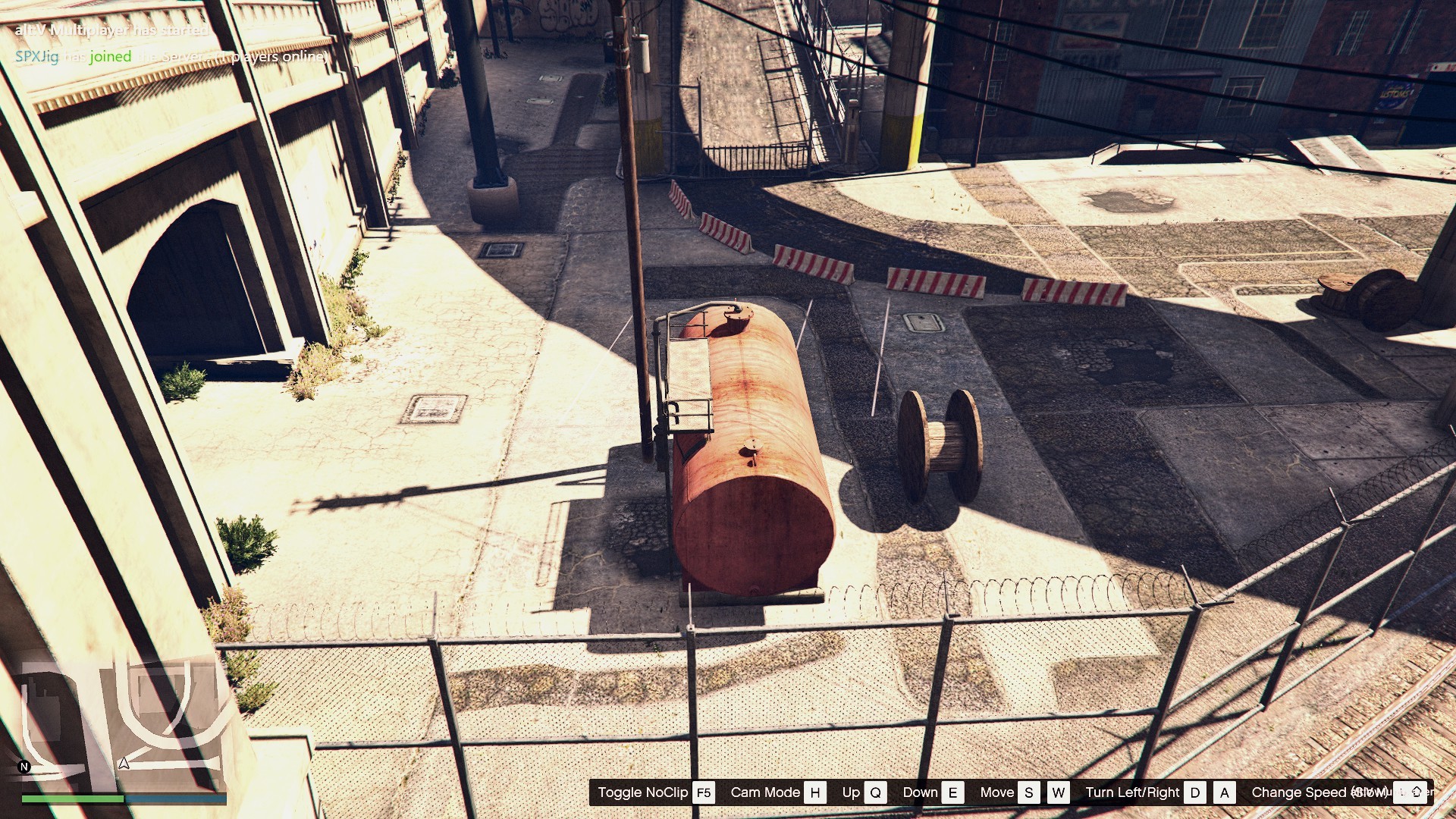Select the north compass marker on minimap
1456x819 pixels.
24,767
